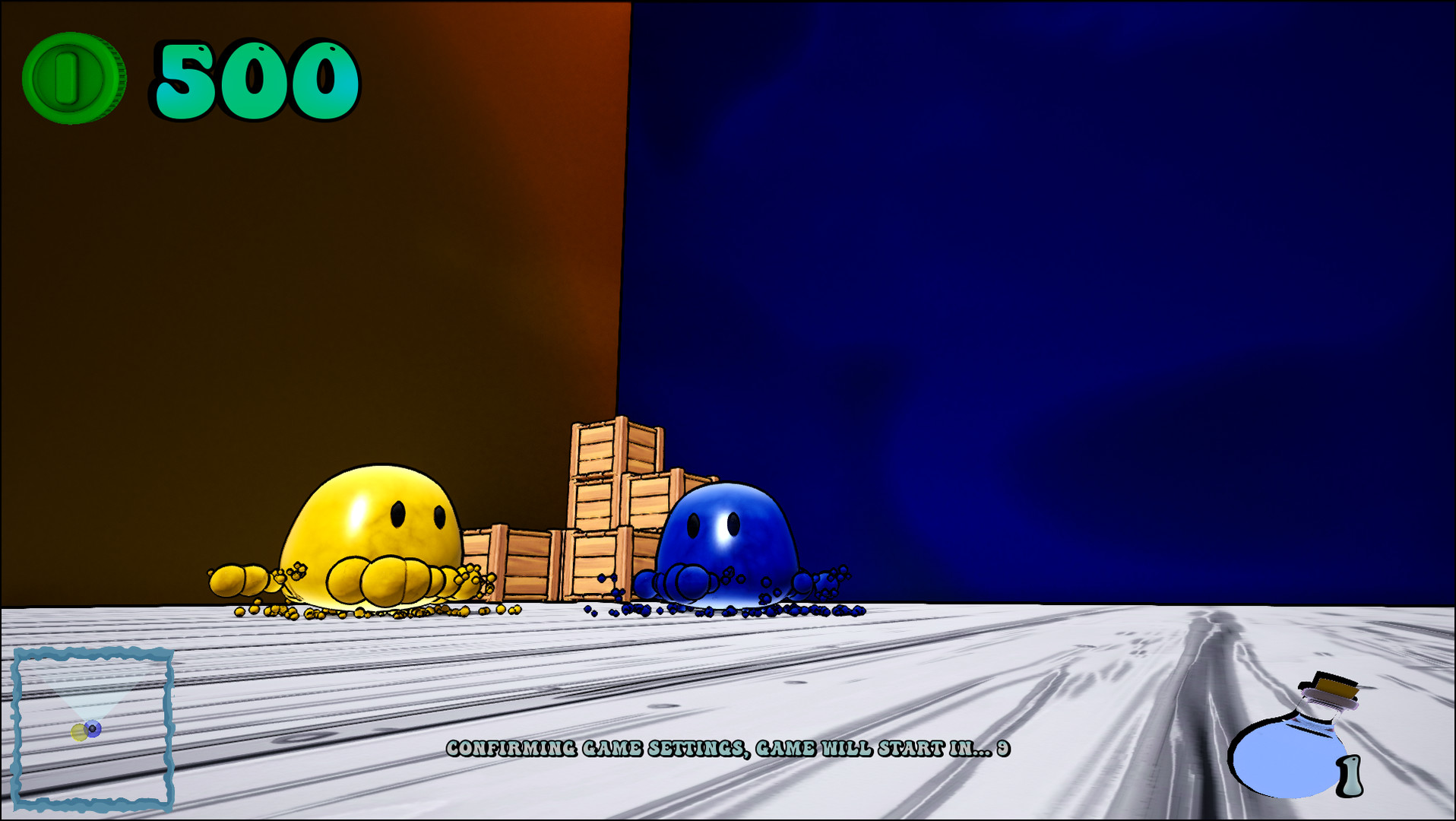Click the potion quantity counter showing 1
Screen dimensions: 1456x821
pyautogui.click(x=1350, y=777)
